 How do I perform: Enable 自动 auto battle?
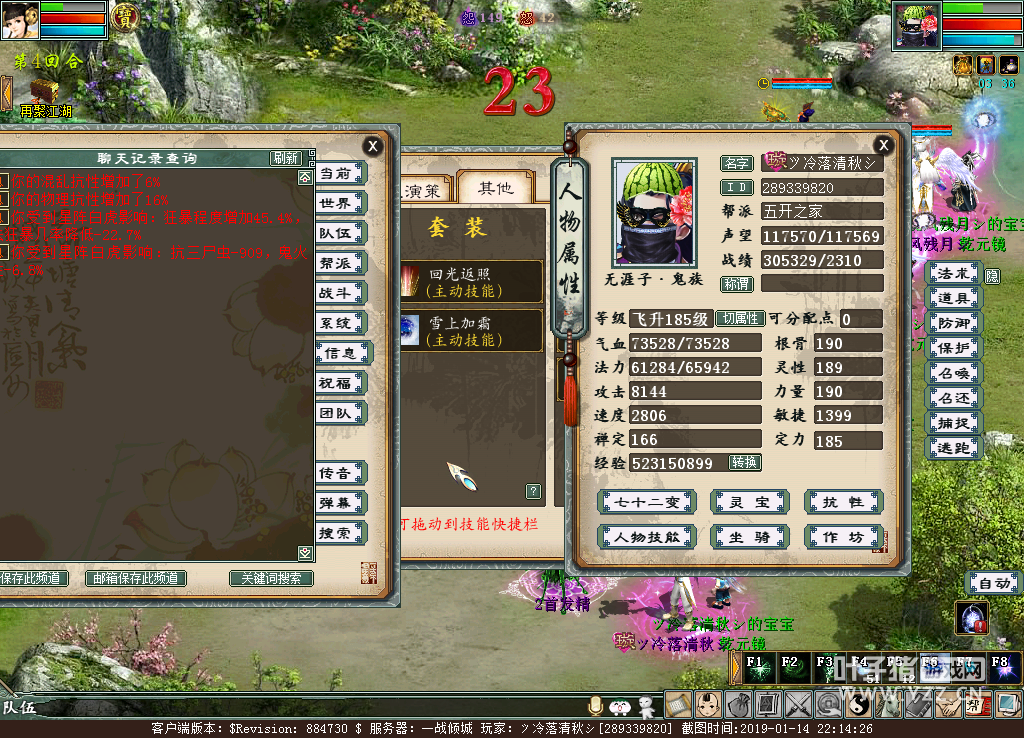pyautogui.click(x=993, y=583)
